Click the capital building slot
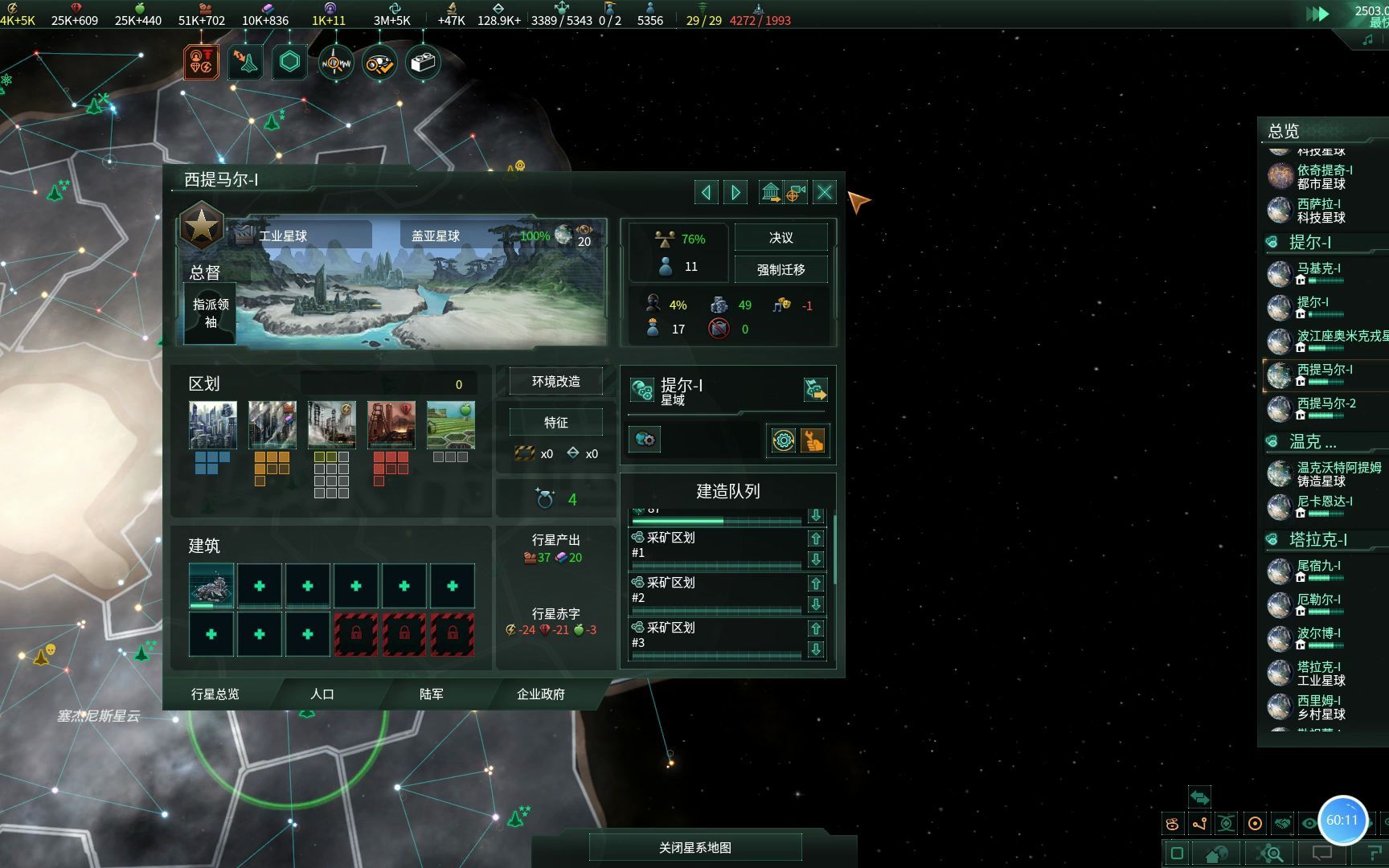Screen dimensions: 1389x868 211,585
